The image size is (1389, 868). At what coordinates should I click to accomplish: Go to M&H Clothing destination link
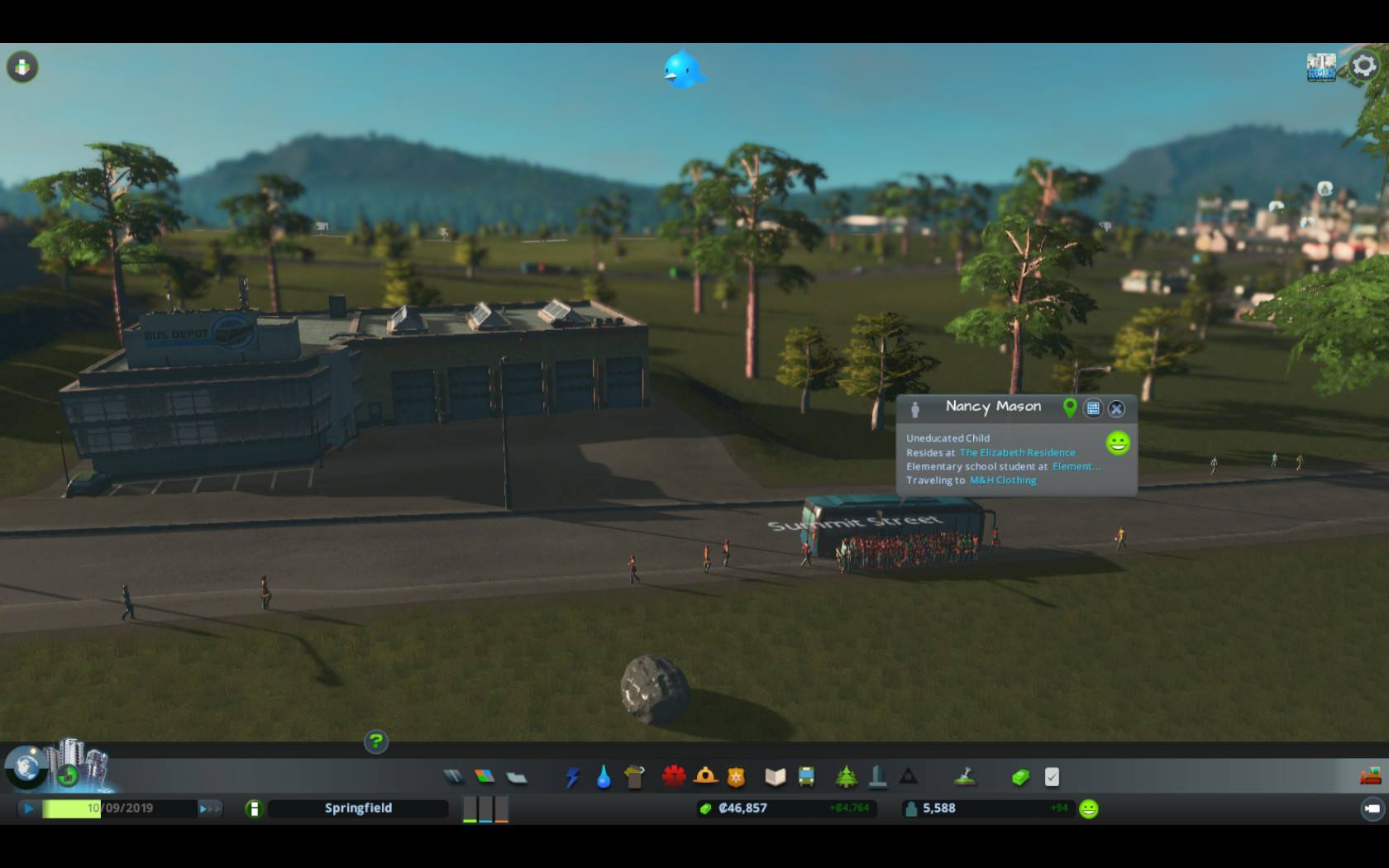1002,480
